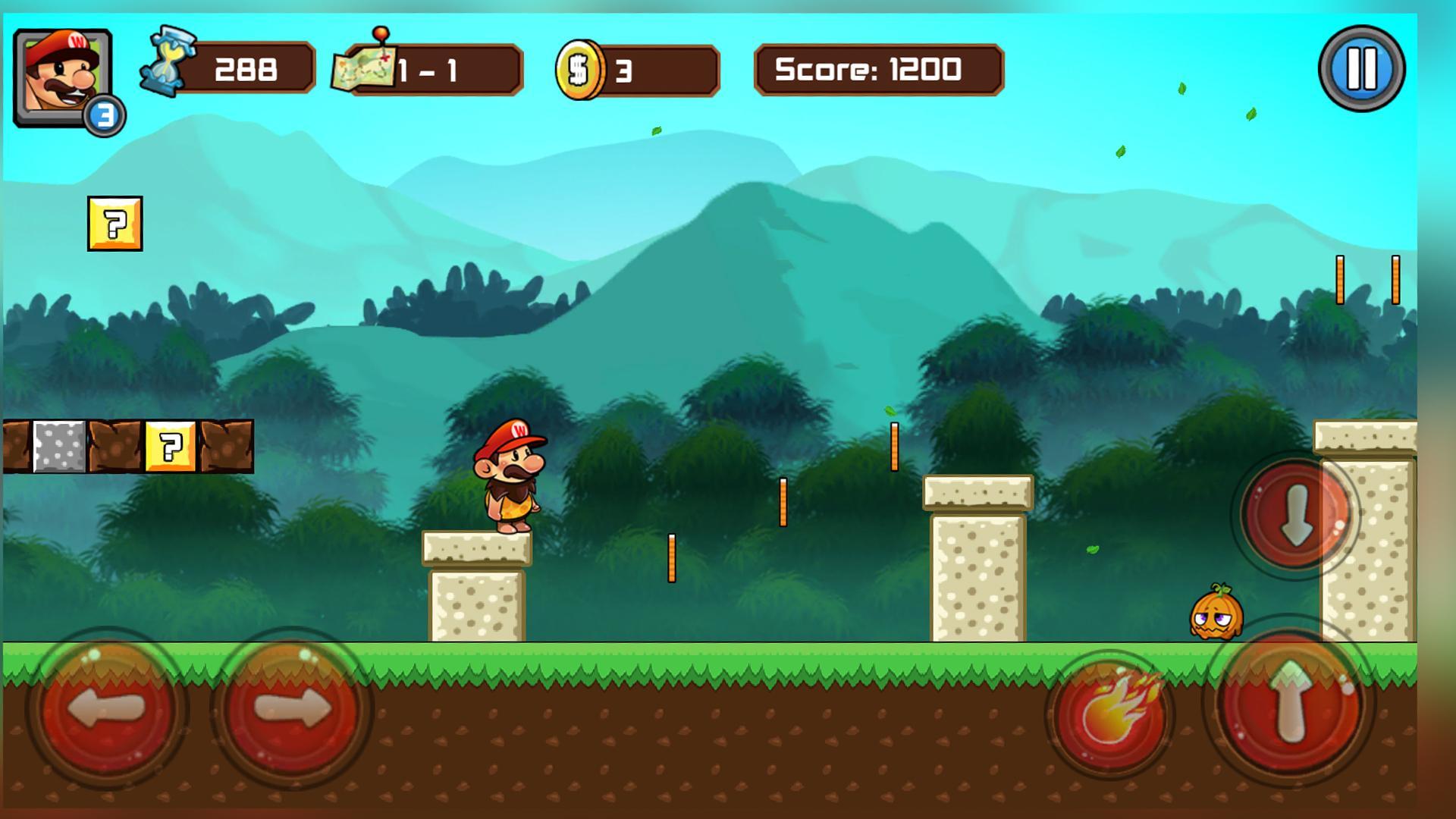This screenshot has height=819, width=1456.
Task: Pause the game with the blue button
Action: [1361, 69]
